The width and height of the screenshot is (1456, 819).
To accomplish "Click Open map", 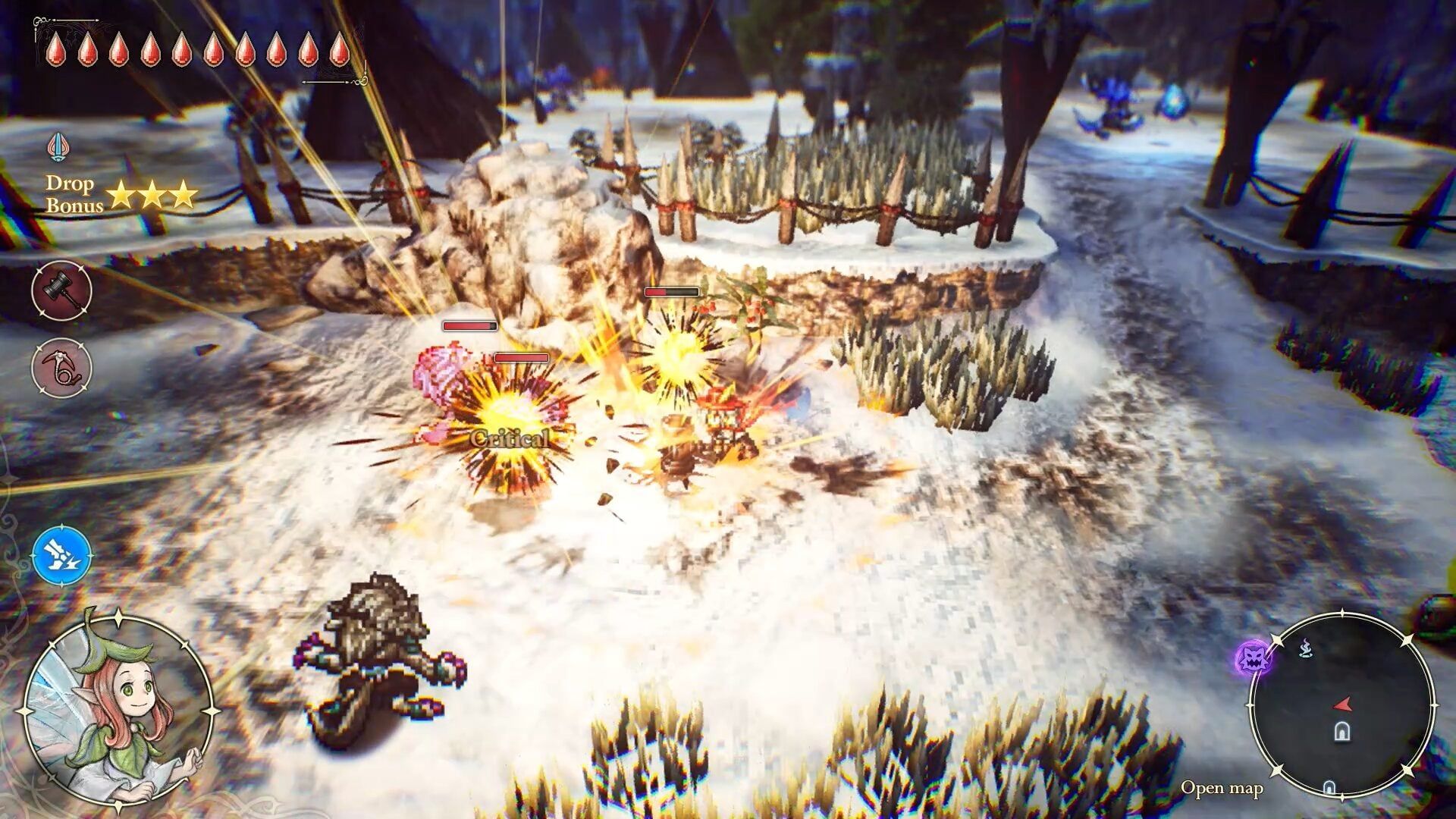I will pos(1222,789).
